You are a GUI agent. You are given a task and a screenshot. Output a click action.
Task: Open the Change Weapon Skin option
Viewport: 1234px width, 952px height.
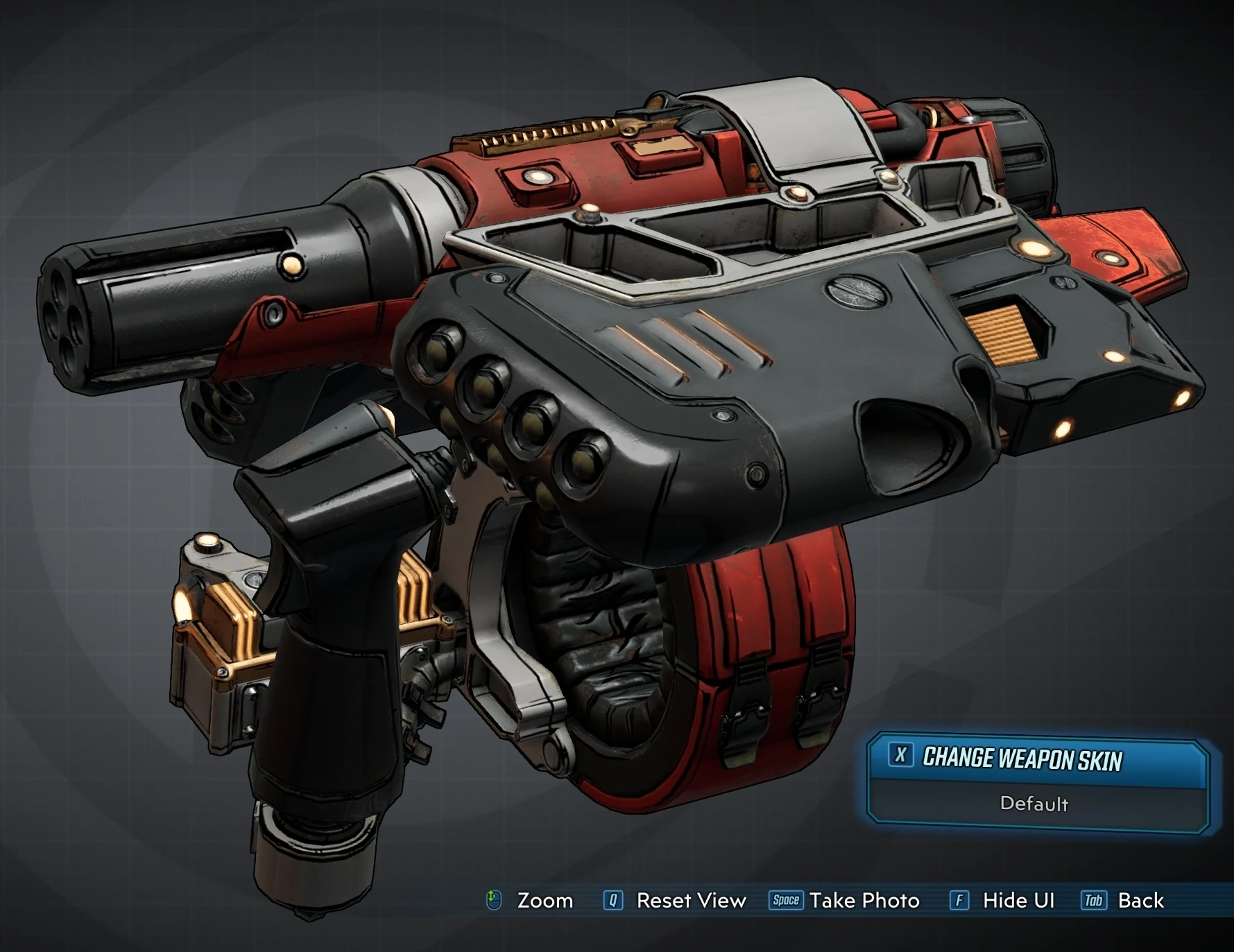pyautogui.click(x=1022, y=759)
